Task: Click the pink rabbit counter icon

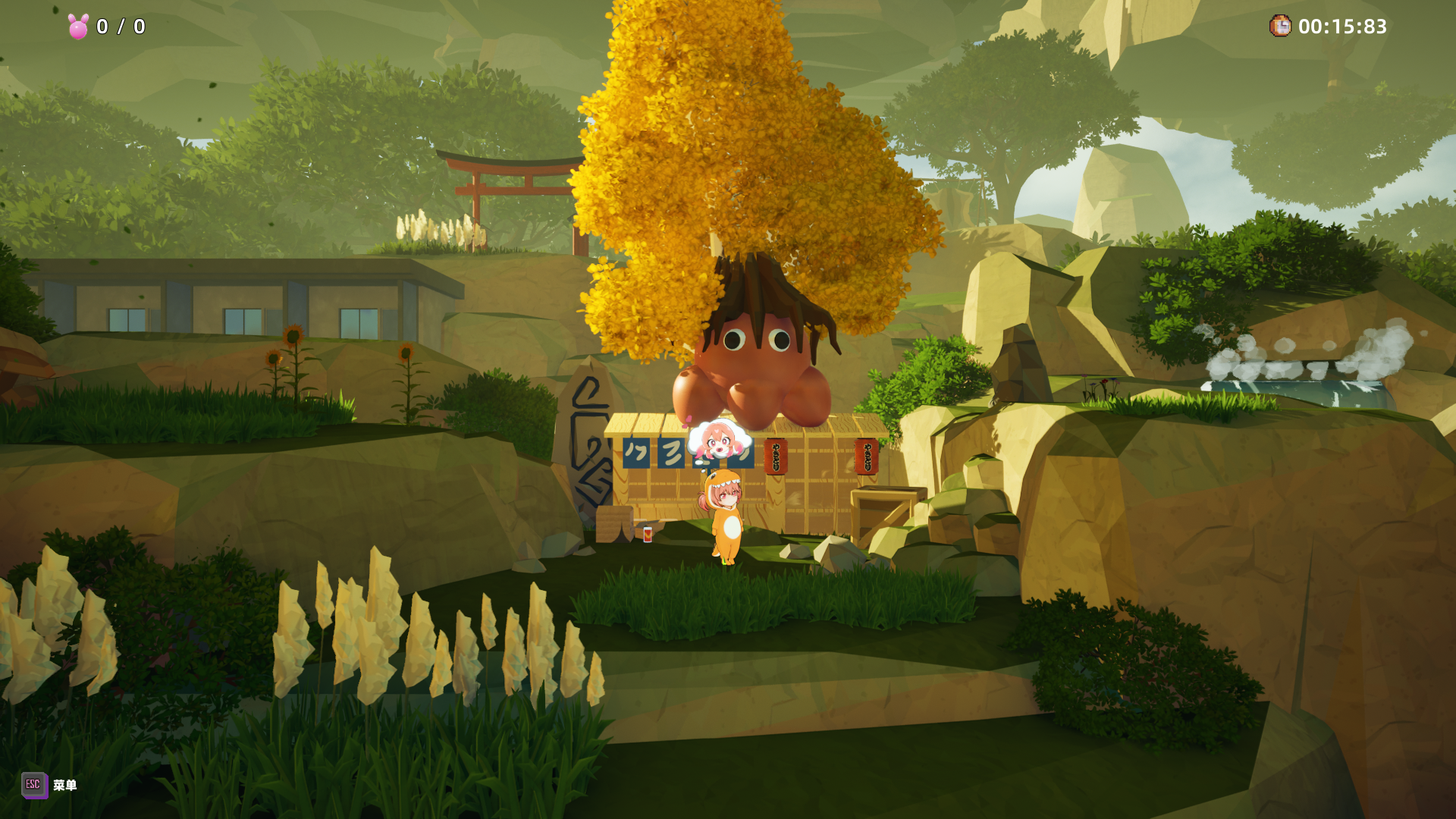Action: (x=78, y=27)
